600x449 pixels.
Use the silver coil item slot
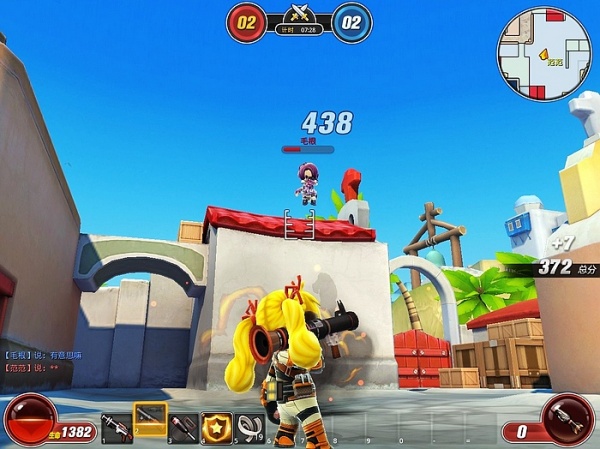tap(250, 427)
